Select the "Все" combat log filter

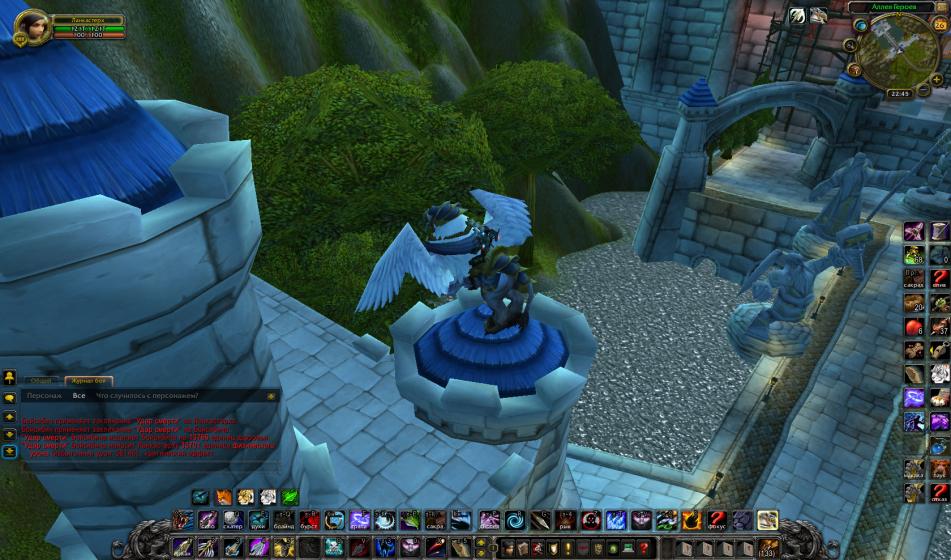pos(79,396)
